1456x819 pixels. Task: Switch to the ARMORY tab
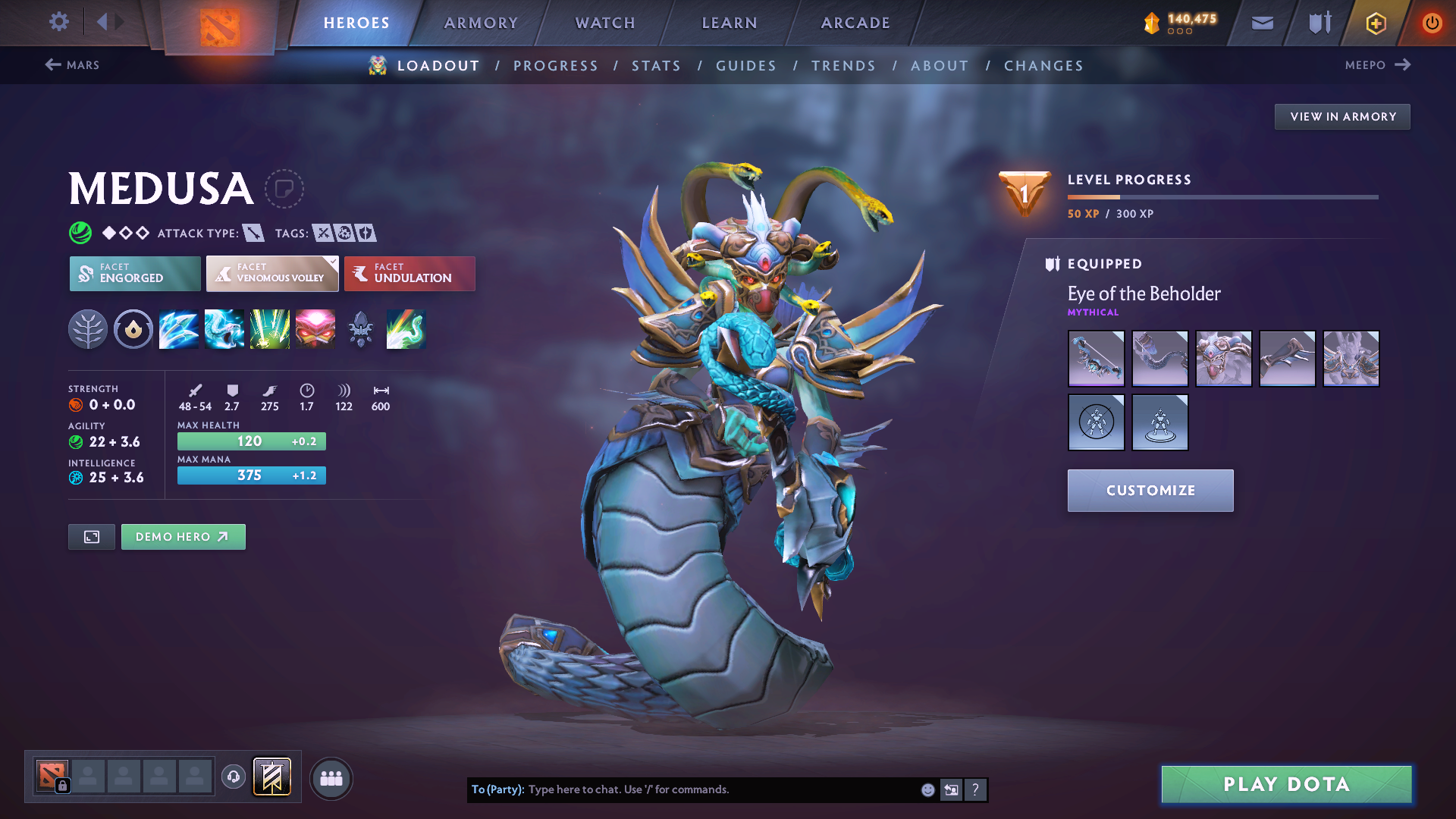pos(481,23)
